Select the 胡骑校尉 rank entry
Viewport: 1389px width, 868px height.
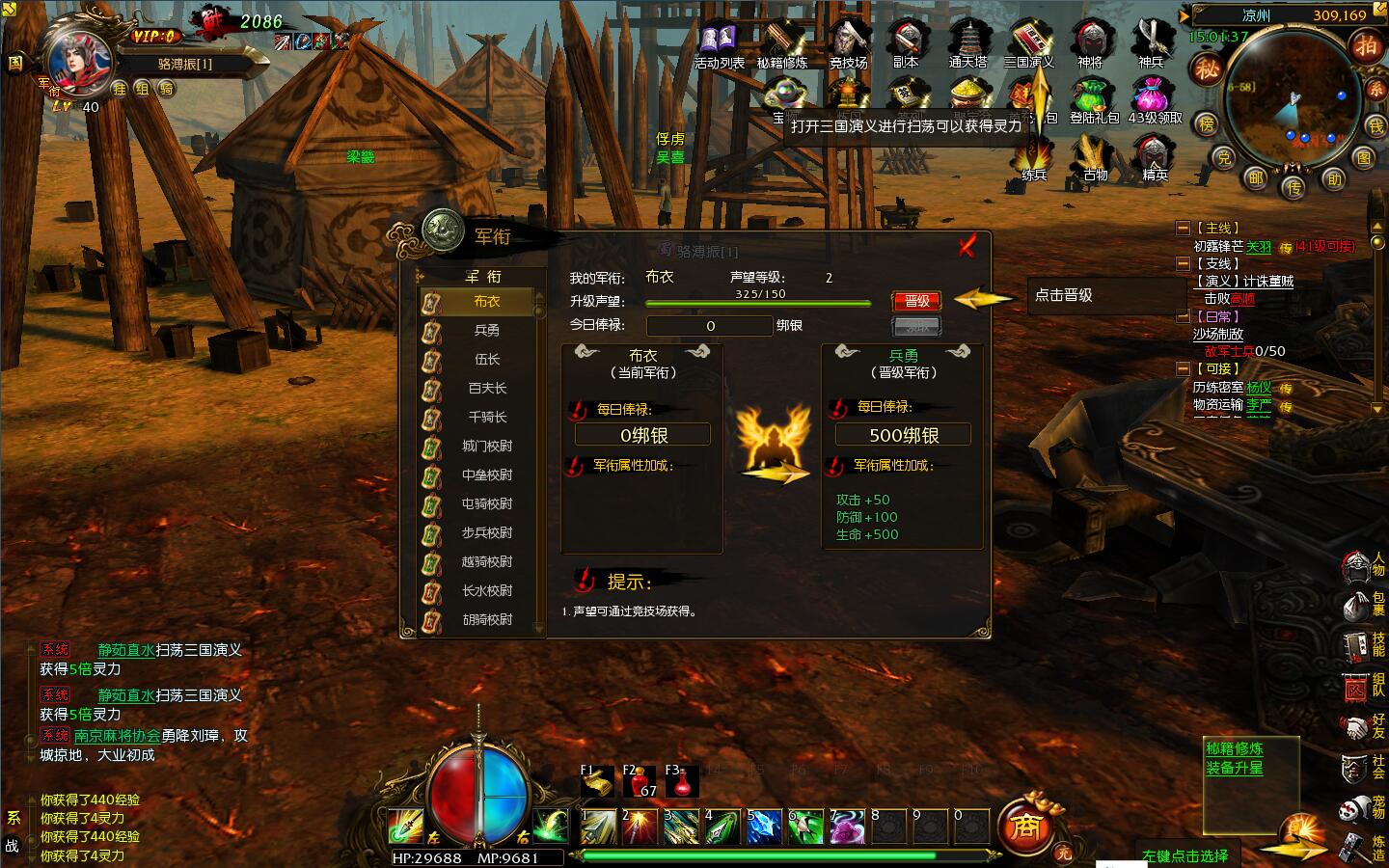coord(486,619)
